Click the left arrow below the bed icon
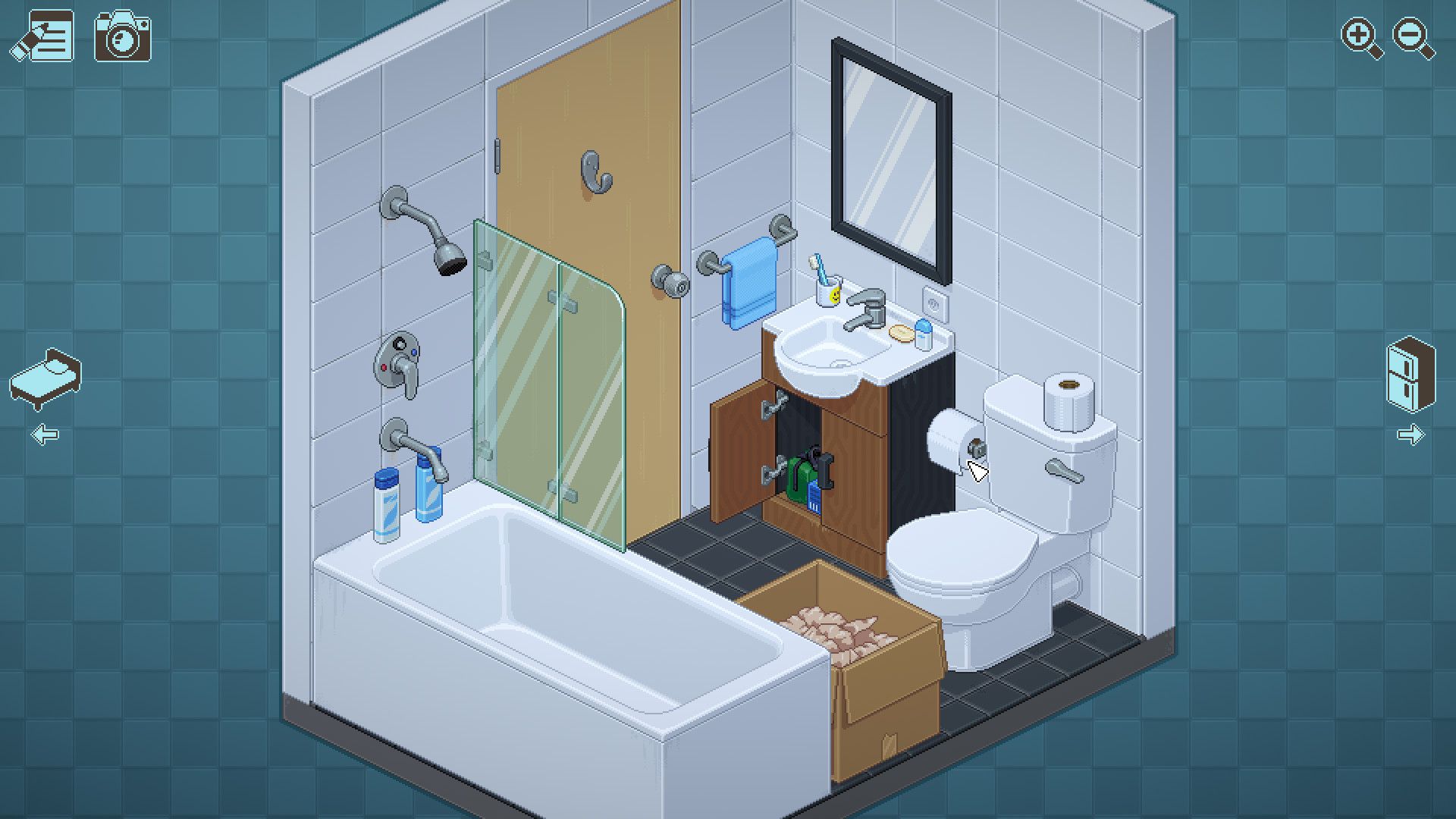The width and height of the screenshot is (1456, 819). tap(45, 432)
